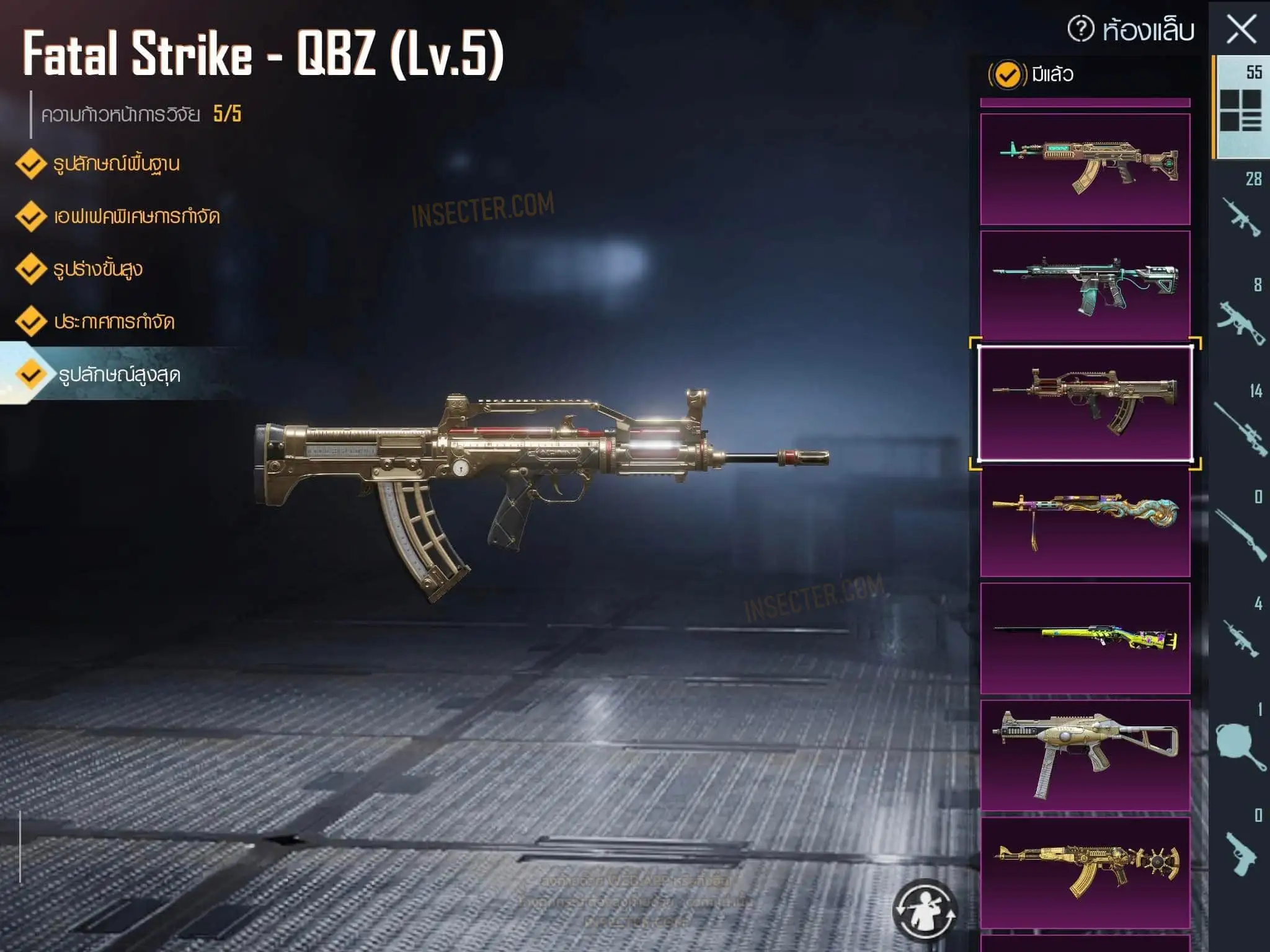Toggle the owned-only filter checkbox

point(1007,75)
